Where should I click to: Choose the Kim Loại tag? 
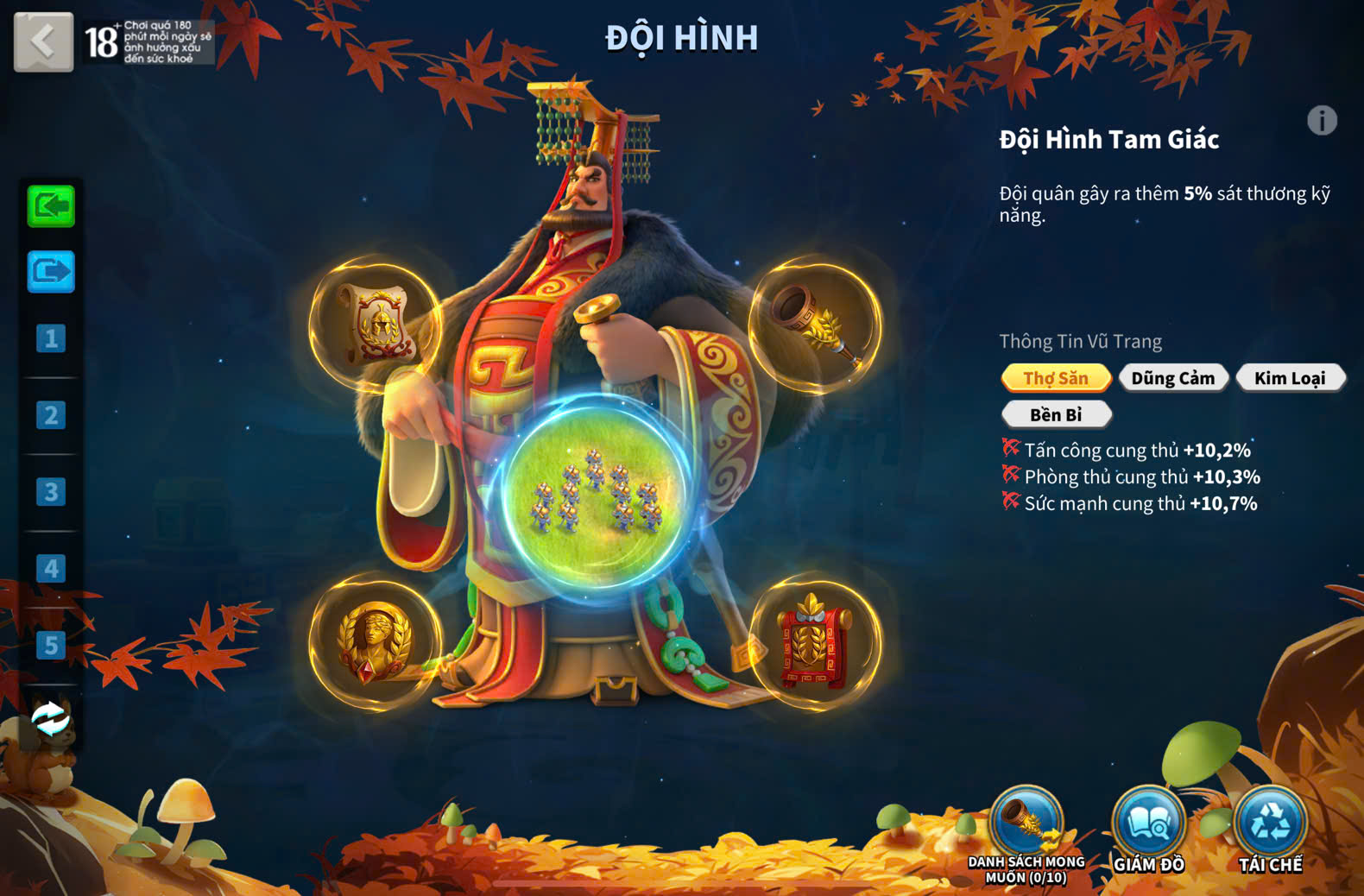pos(1290,378)
